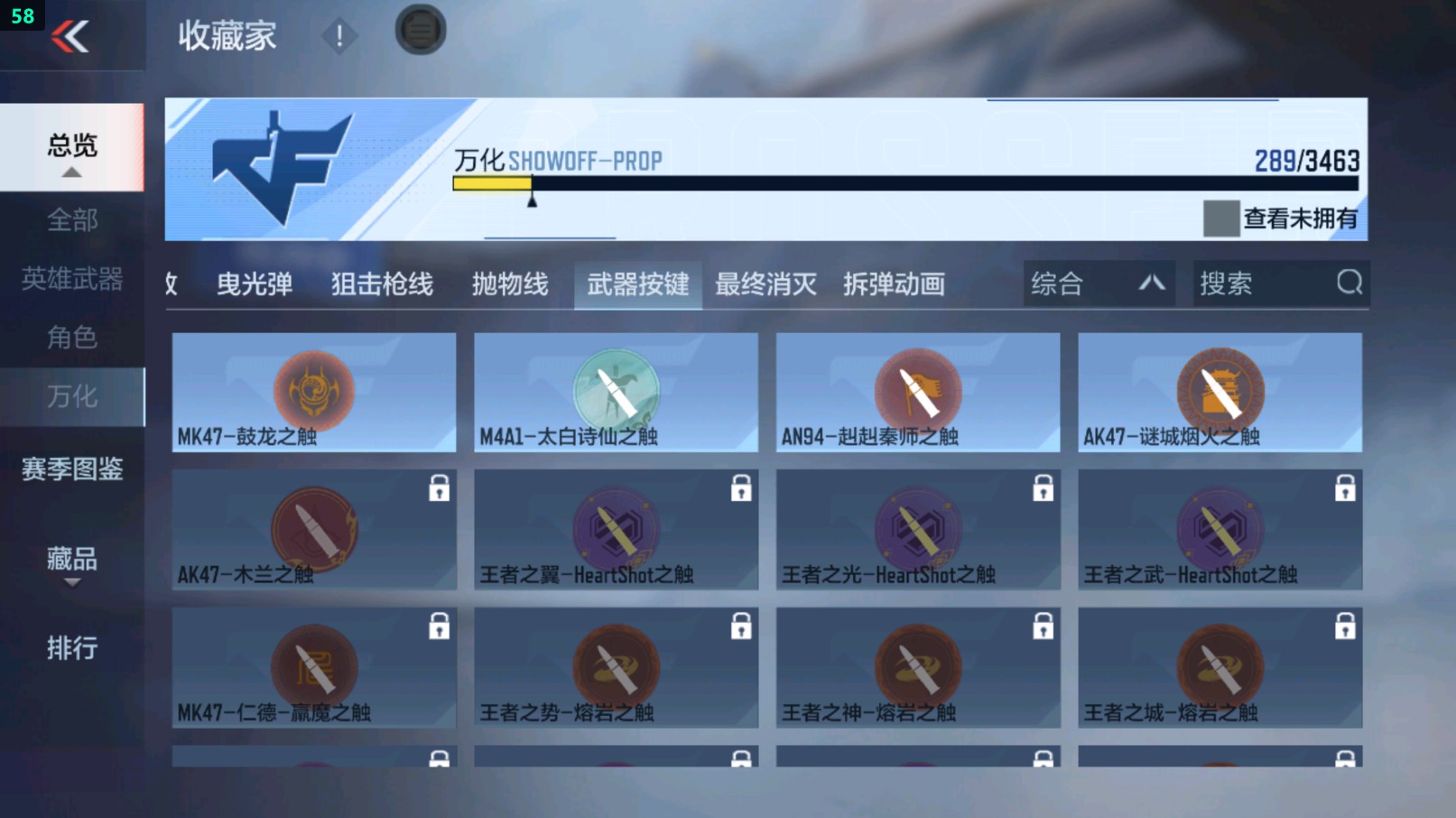Click the exclamation notice icon near 收藏家
The width and height of the screenshot is (1456, 818).
click(x=339, y=37)
